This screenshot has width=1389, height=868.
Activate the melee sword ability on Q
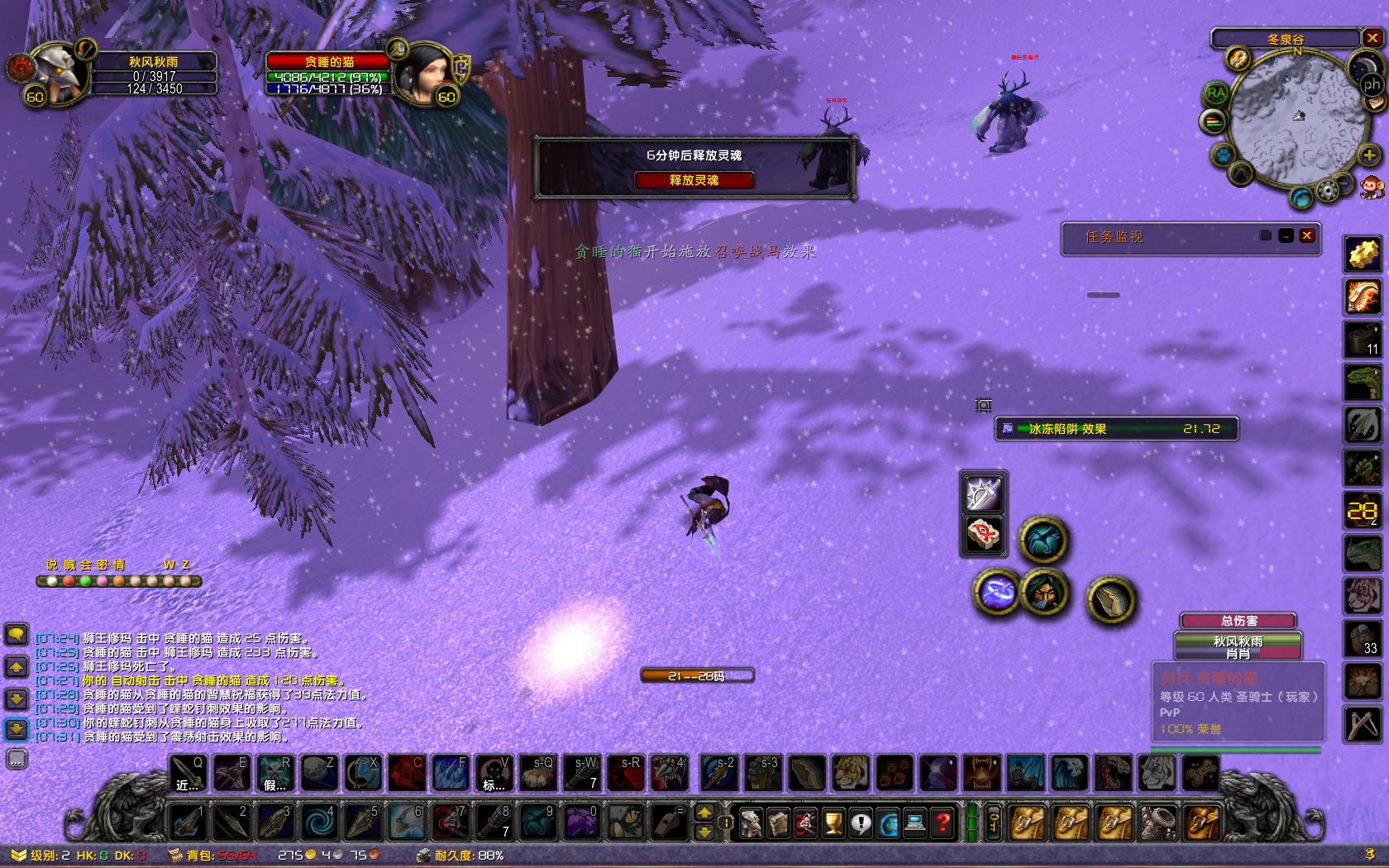click(189, 773)
